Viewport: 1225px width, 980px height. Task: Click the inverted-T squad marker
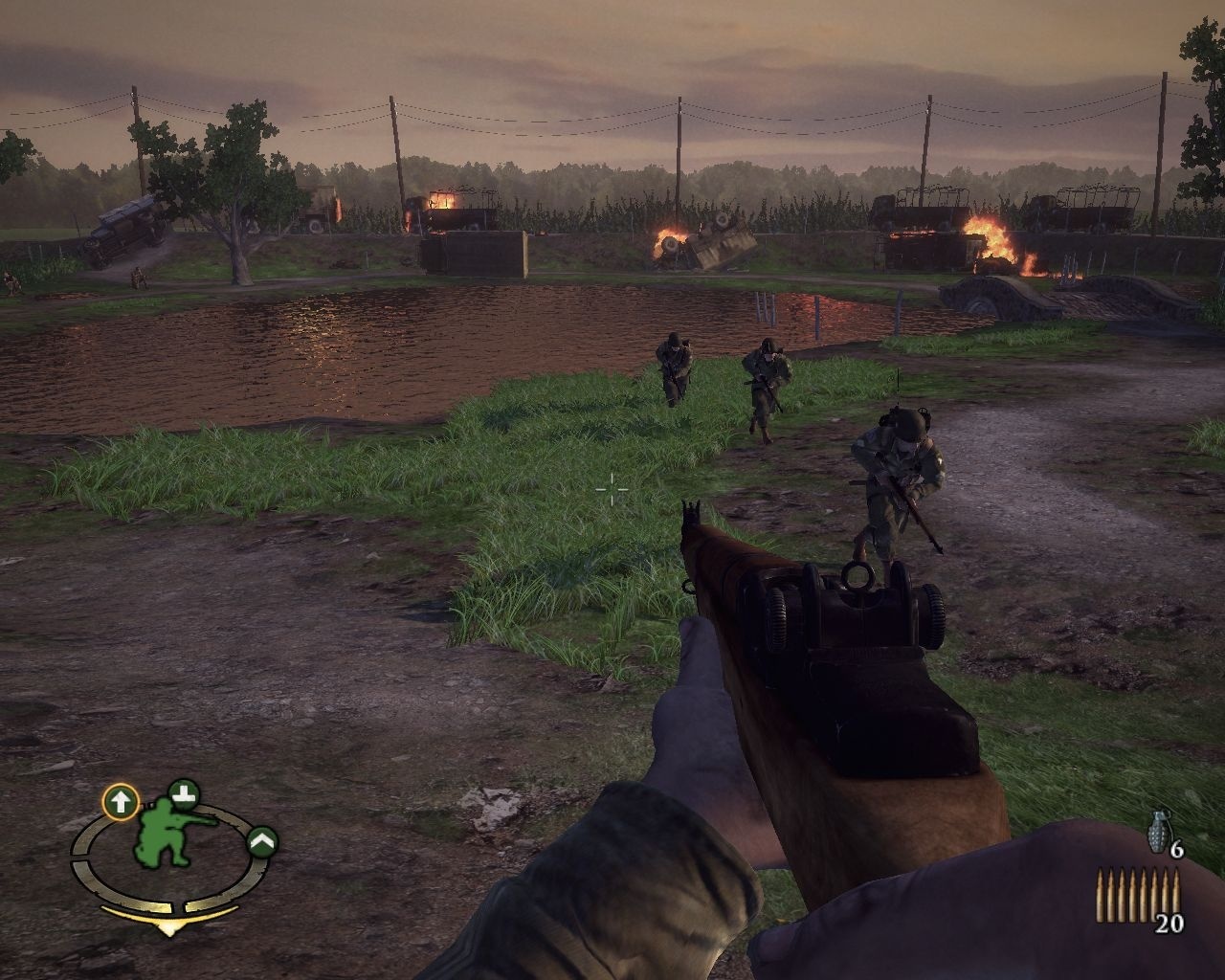[183, 792]
